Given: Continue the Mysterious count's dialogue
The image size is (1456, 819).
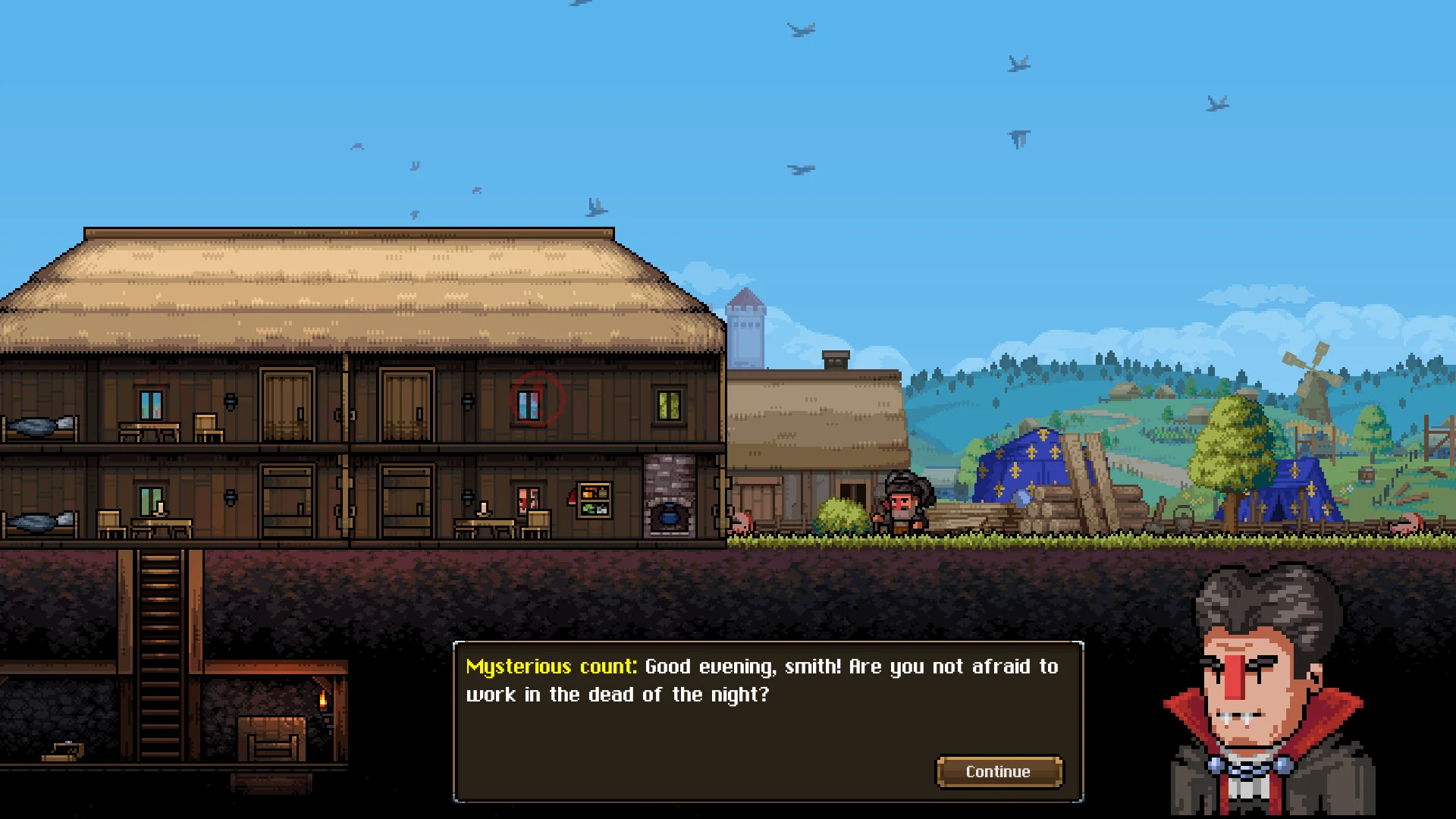Looking at the screenshot, I should point(998,771).
